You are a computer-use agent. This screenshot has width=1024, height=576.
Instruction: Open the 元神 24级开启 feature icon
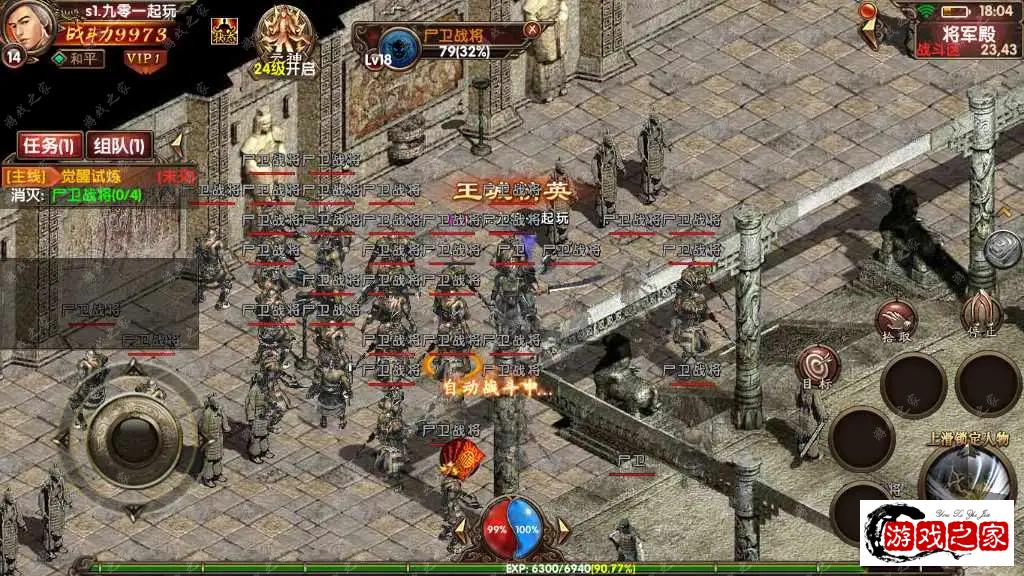click(283, 40)
